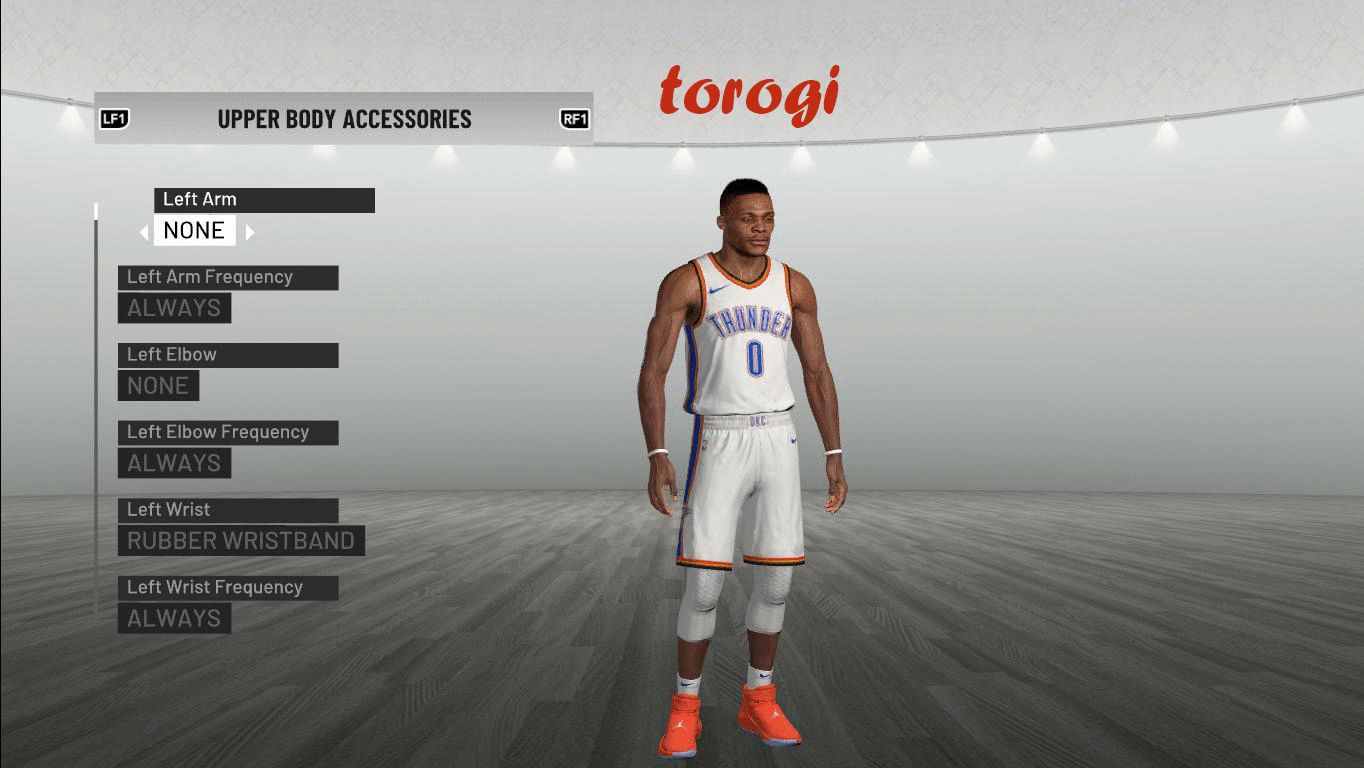Select the Left Wrist Rubber Wristband option
Image resolution: width=1364 pixels, height=768 pixels.
pyautogui.click(x=241, y=541)
